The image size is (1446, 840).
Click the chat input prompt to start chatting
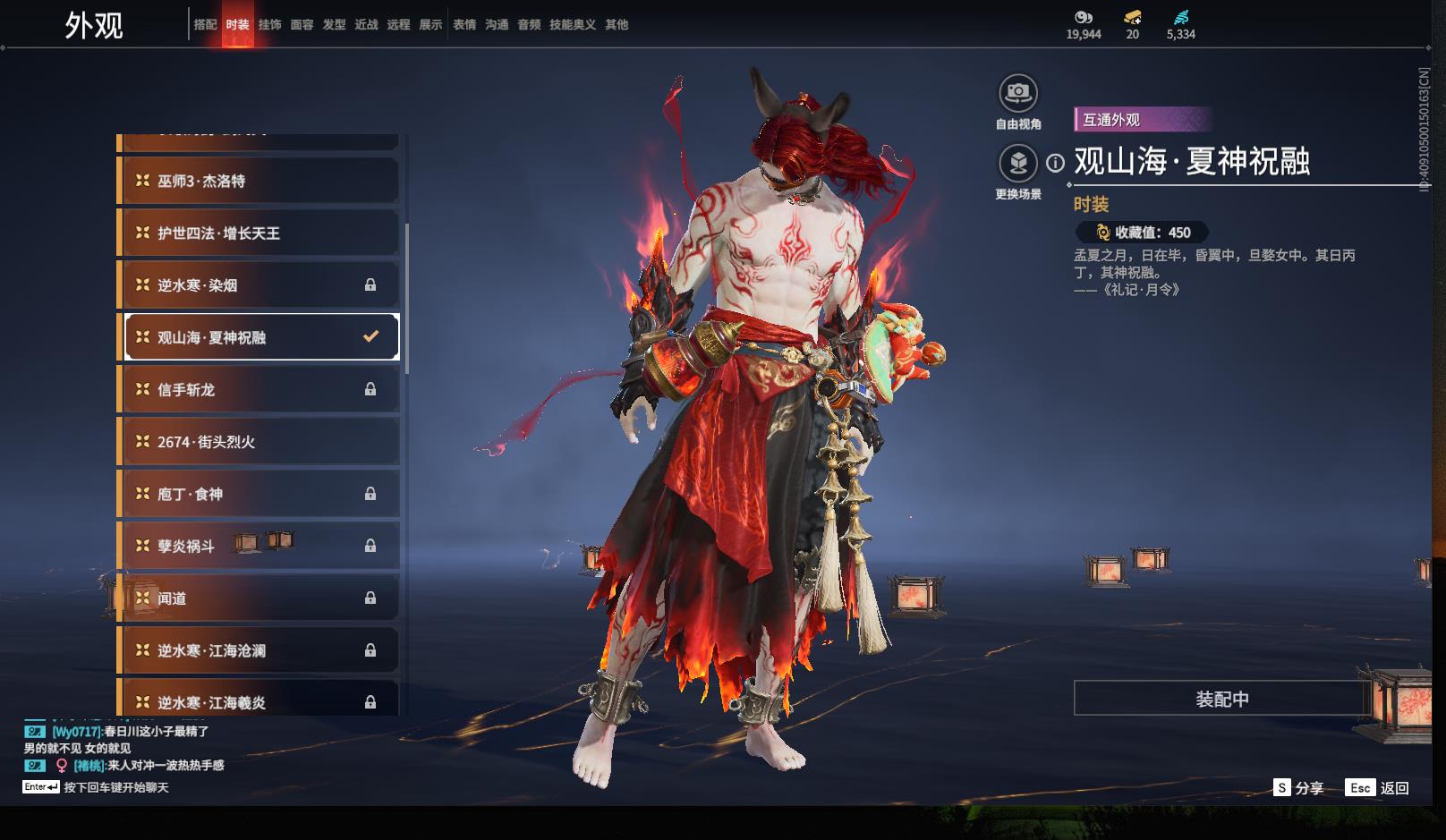point(115,787)
